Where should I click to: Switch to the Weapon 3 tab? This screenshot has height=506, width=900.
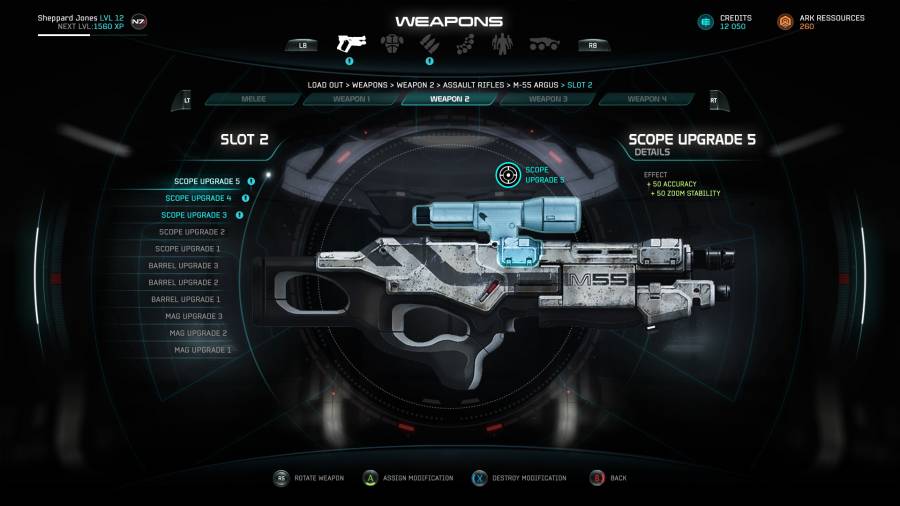point(547,99)
